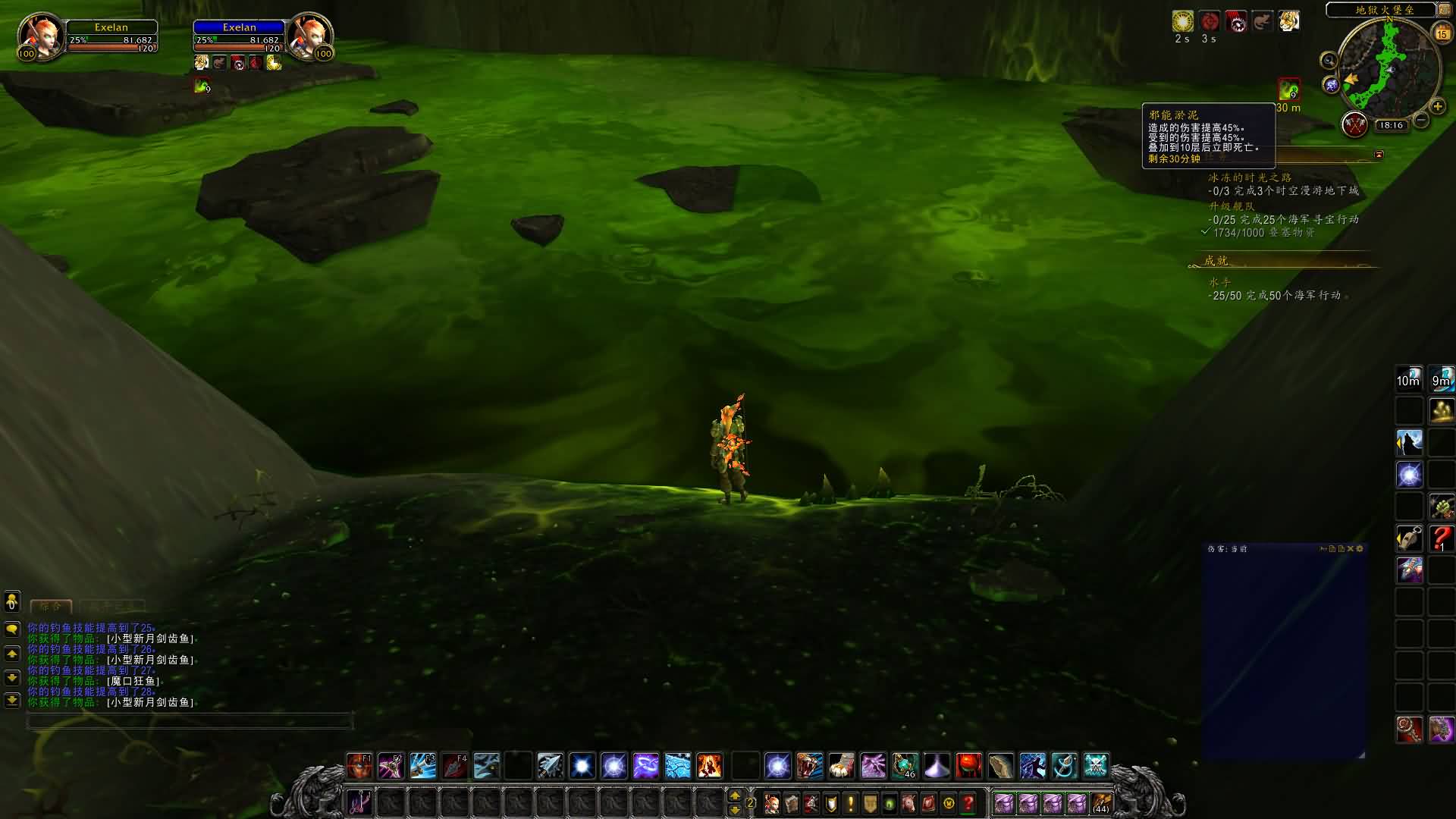Image resolution: width=1456 pixels, height=819 pixels.
Task: Open the backpack showing 44 free slots
Action: point(1101,803)
